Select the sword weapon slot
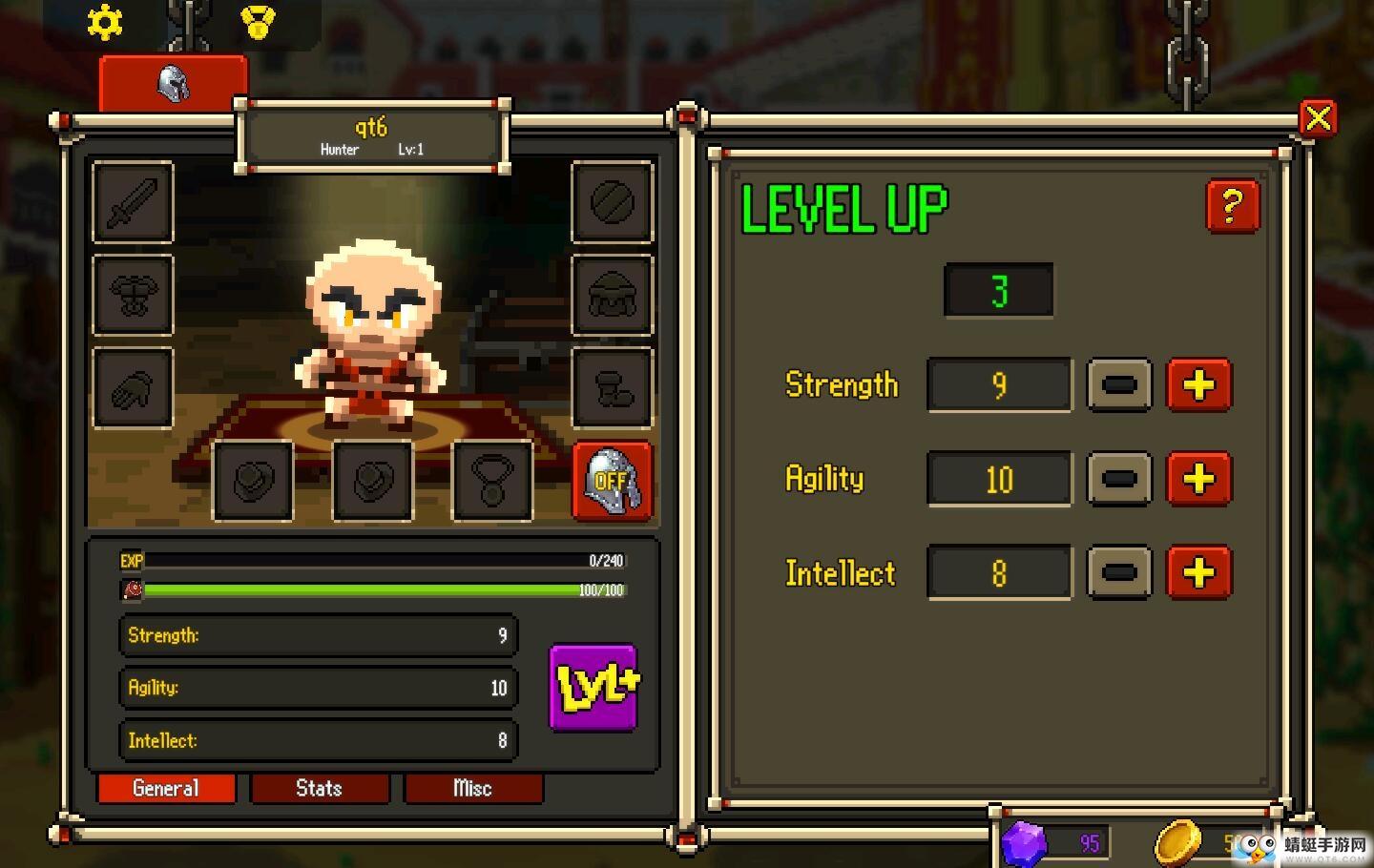 point(132,204)
